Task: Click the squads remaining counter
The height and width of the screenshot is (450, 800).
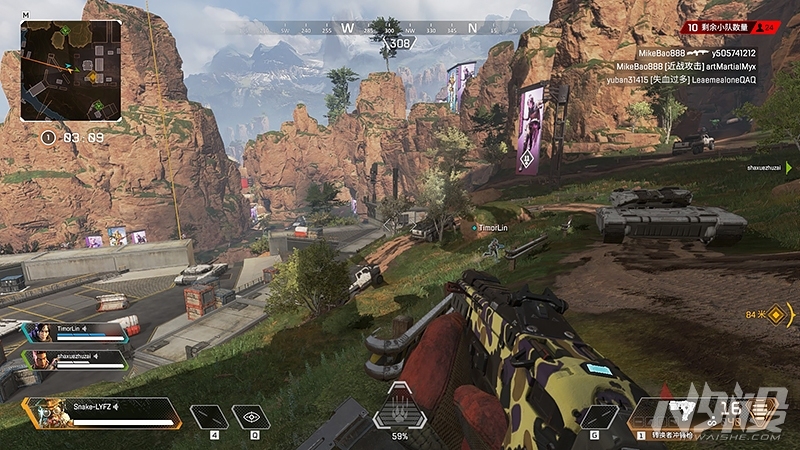Action: [718, 27]
